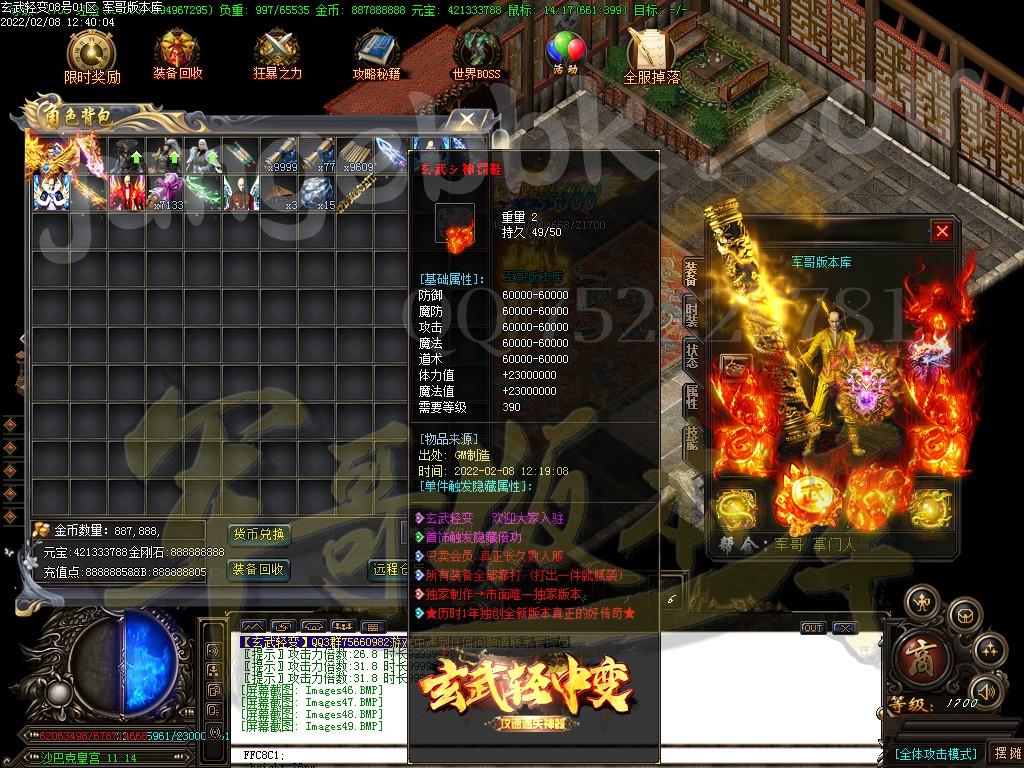This screenshot has width=1024, height=768.
Task: Click the 货币兑换 currency exchange button
Action: point(259,534)
